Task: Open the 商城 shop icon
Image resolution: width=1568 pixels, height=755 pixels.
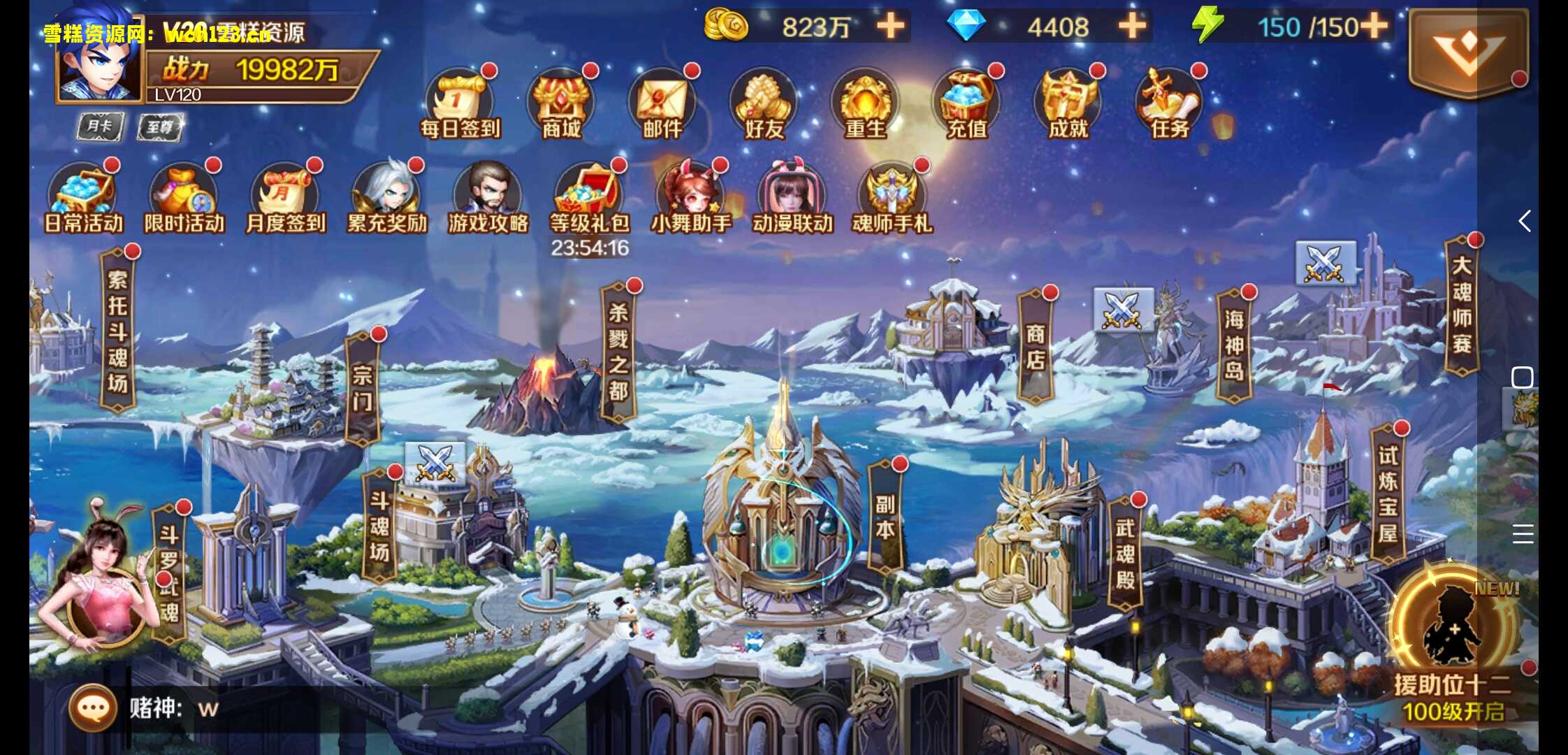Action: [x=562, y=105]
